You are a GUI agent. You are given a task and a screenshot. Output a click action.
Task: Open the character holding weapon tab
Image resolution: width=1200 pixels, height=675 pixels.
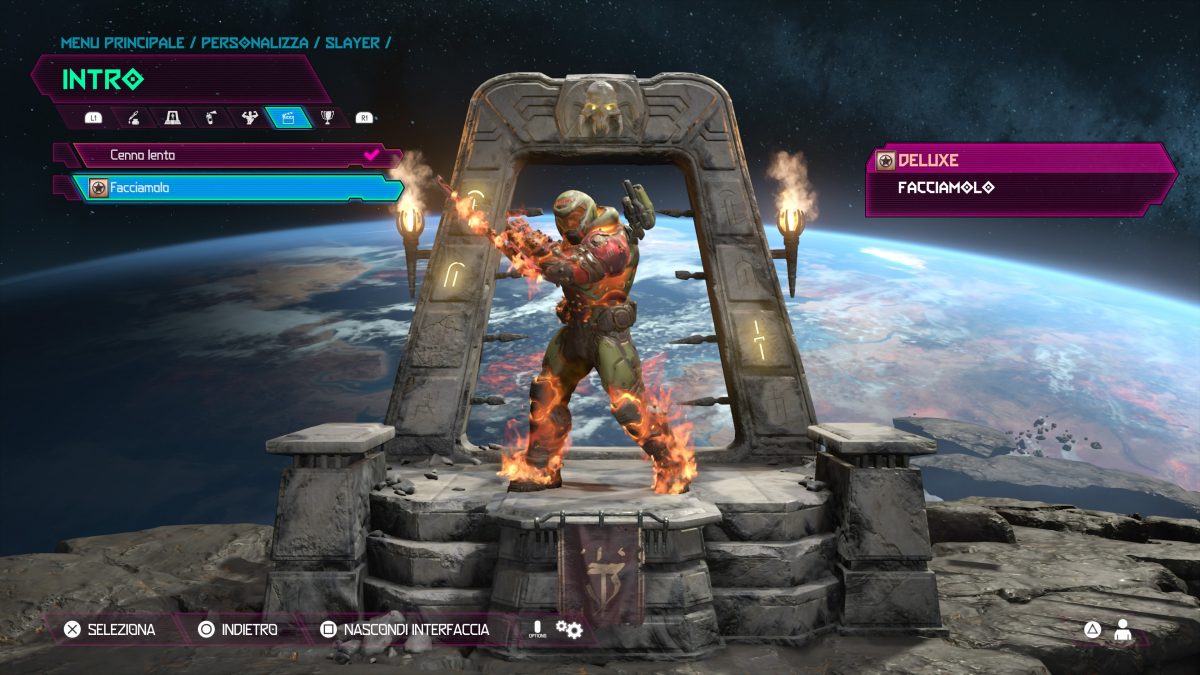[x=211, y=118]
